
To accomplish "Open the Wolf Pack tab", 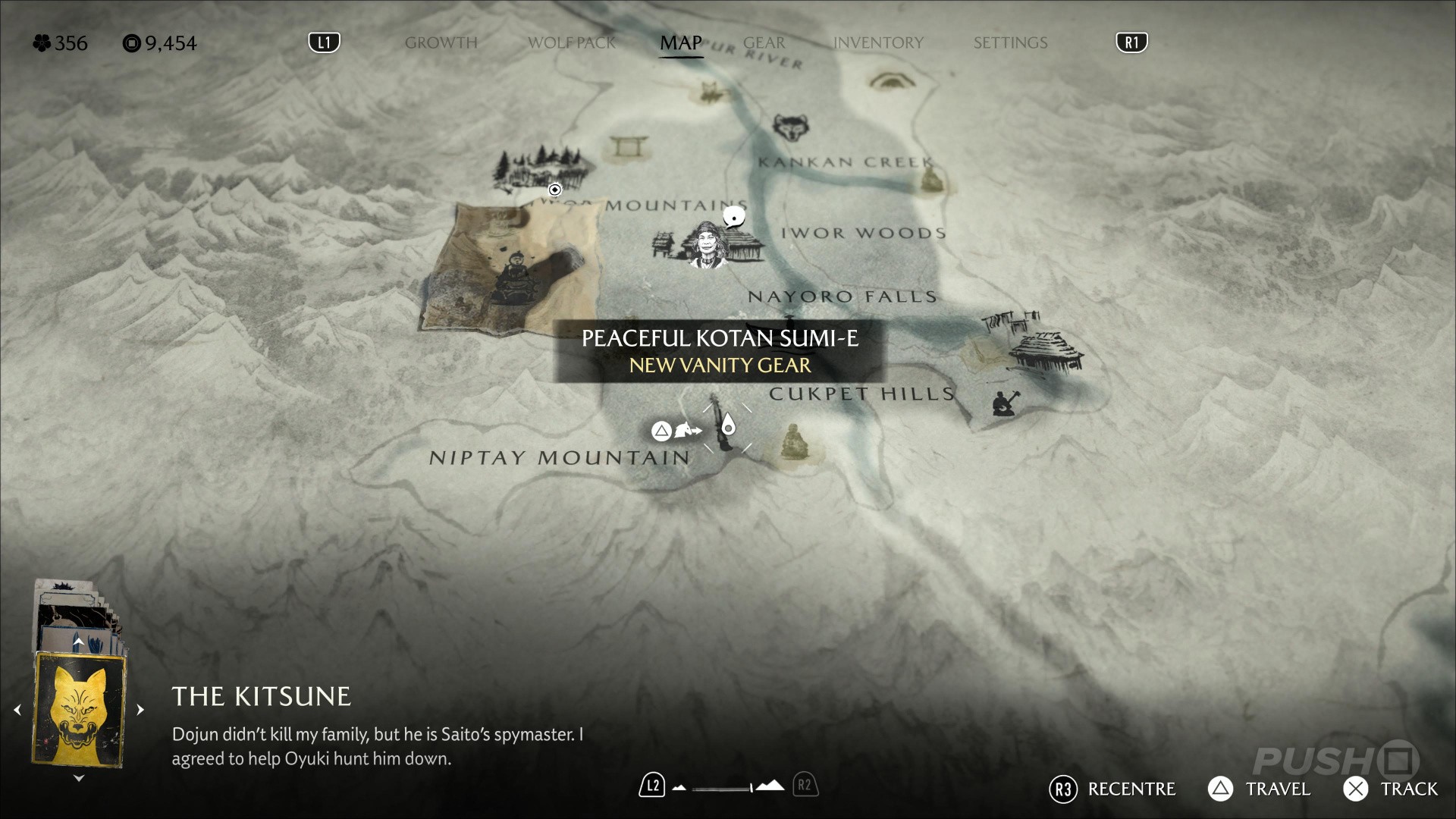I will click(572, 42).
